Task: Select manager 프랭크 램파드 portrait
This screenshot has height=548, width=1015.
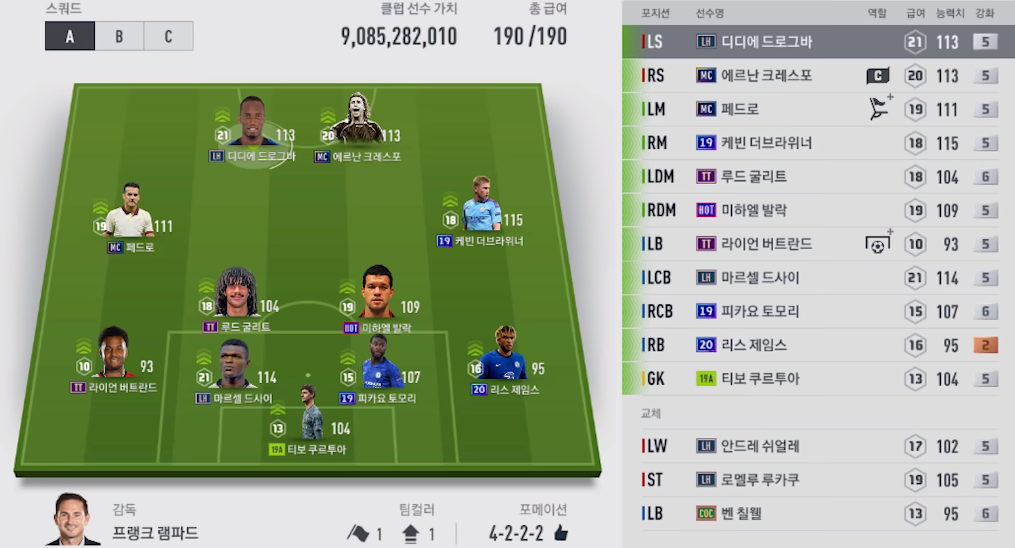Action: 75,522
